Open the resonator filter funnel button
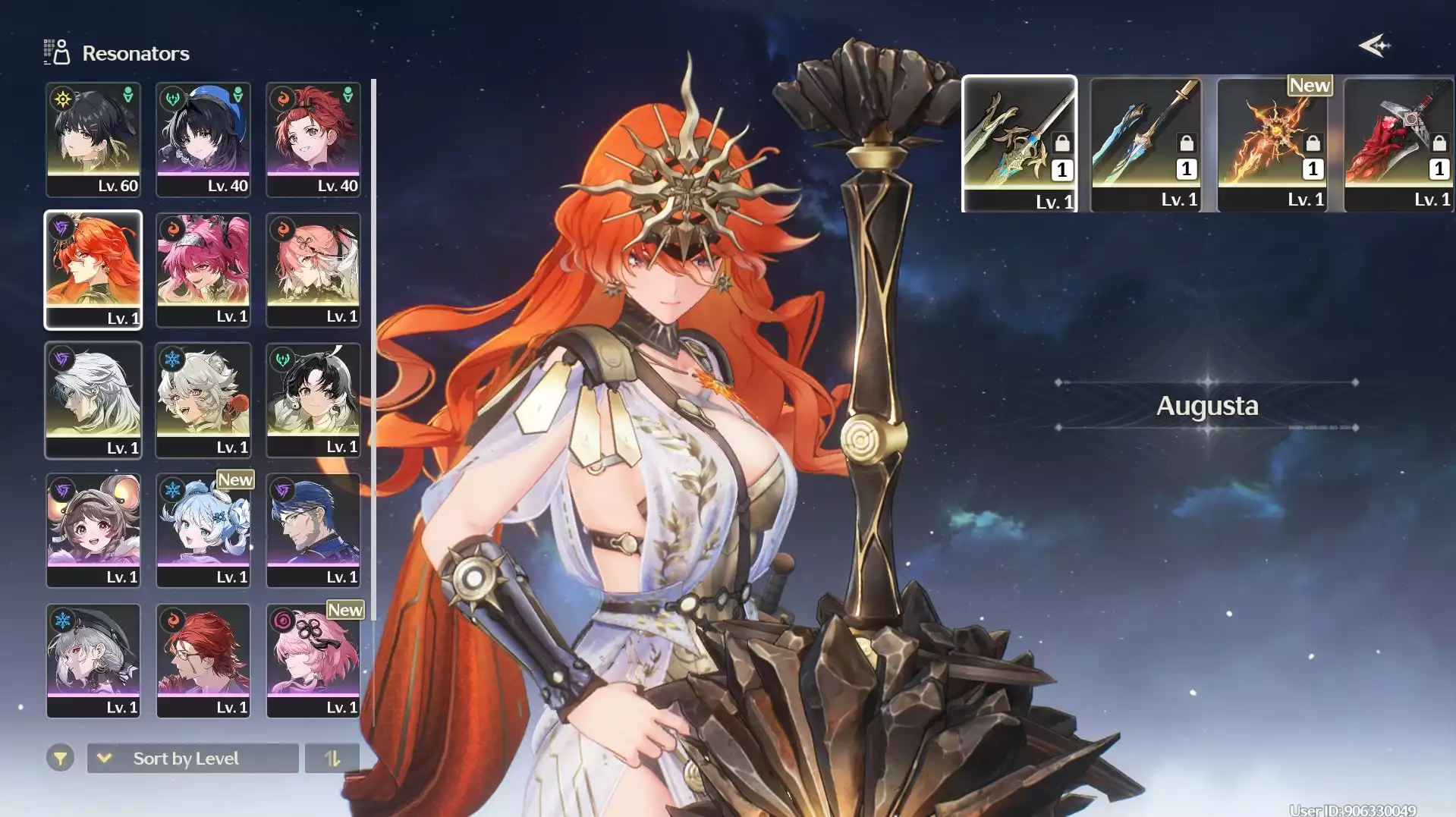Viewport: 1456px width, 817px height. (60, 758)
